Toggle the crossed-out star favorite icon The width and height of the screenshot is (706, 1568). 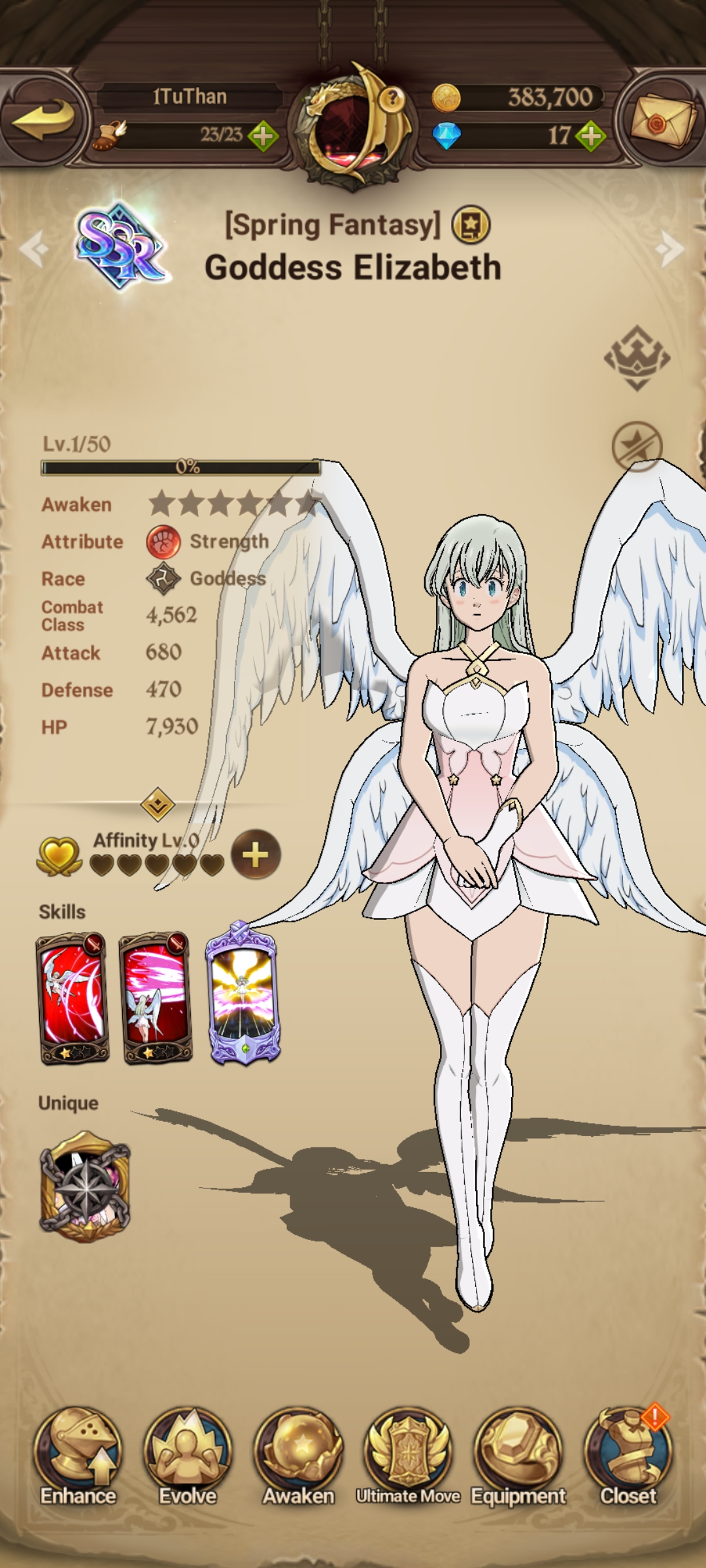(637, 447)
